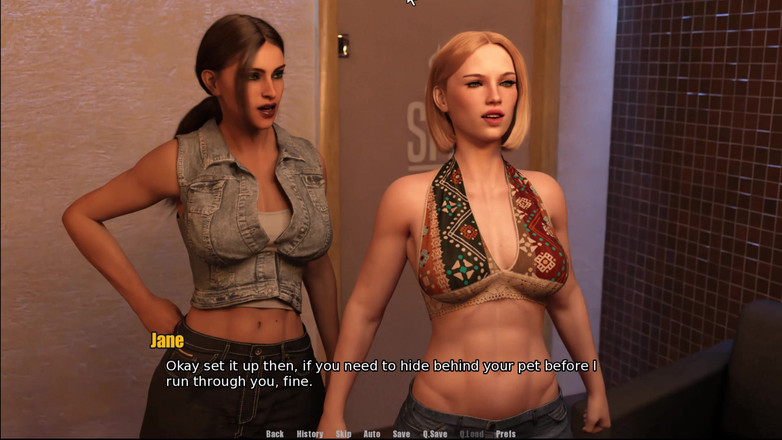Quick save with Q.Save
782x440 pixels.
(435, 434)
